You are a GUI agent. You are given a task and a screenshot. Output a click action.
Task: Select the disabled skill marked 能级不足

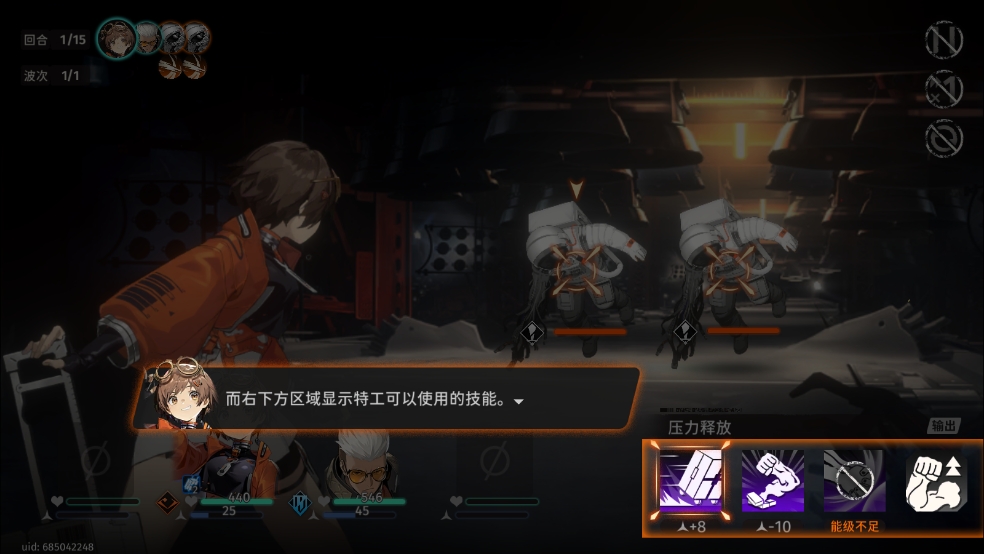(x=855, y=482)
